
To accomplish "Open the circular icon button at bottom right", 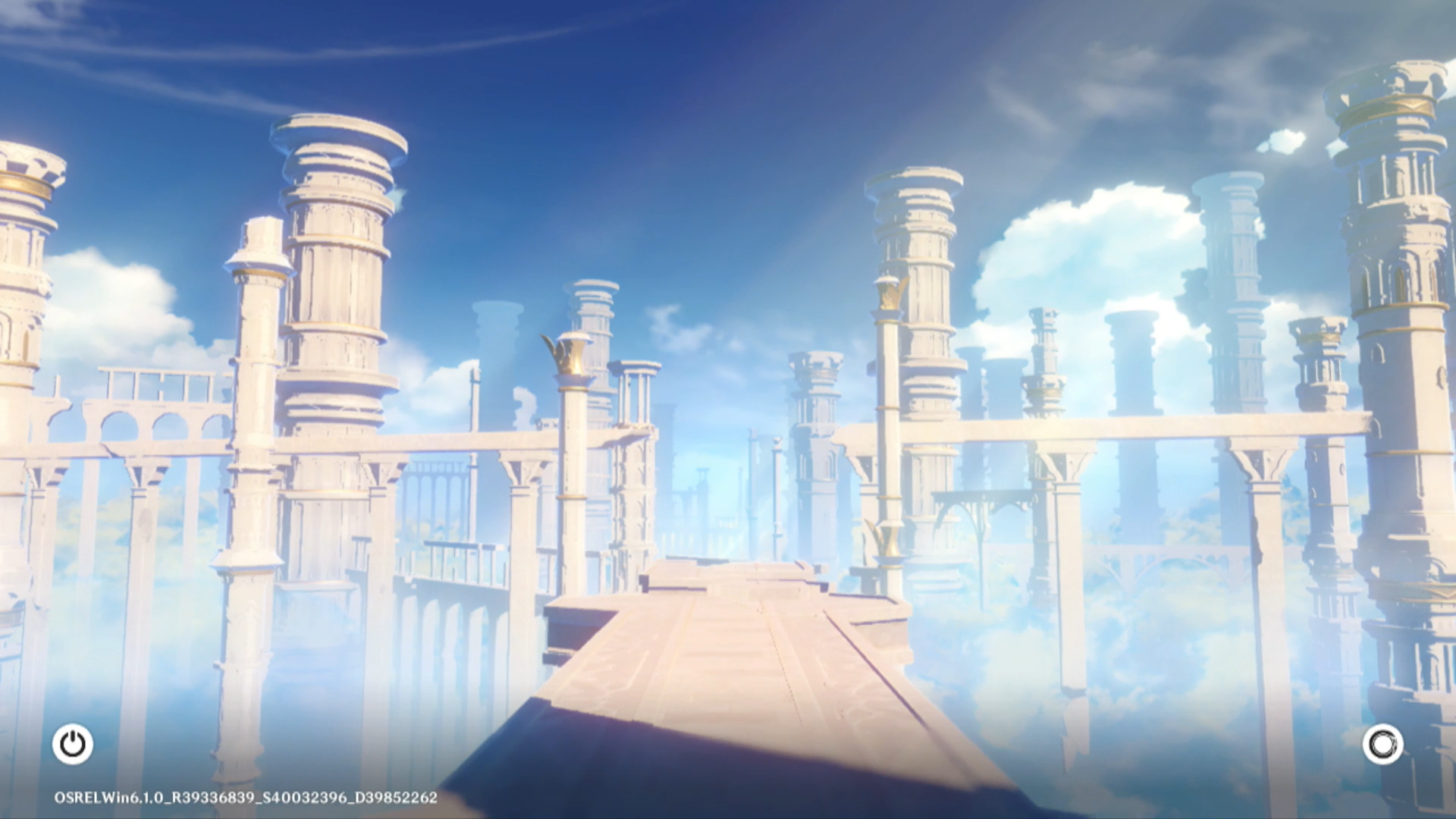I will (1382, 744).
